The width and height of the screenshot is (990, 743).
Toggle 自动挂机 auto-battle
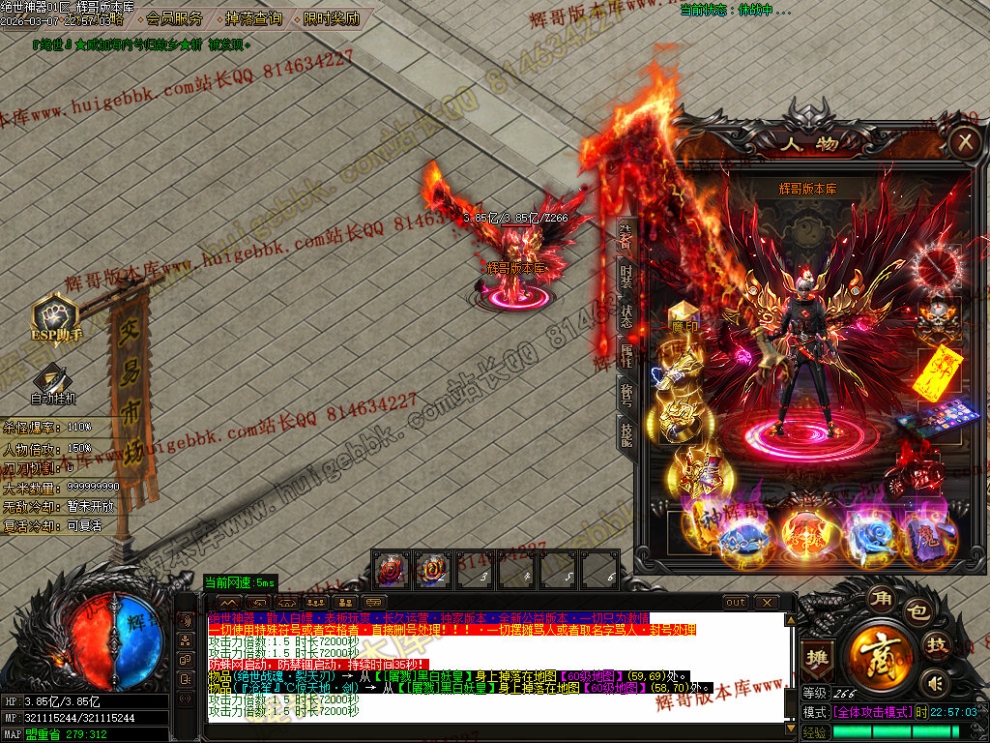click(56, 383)
